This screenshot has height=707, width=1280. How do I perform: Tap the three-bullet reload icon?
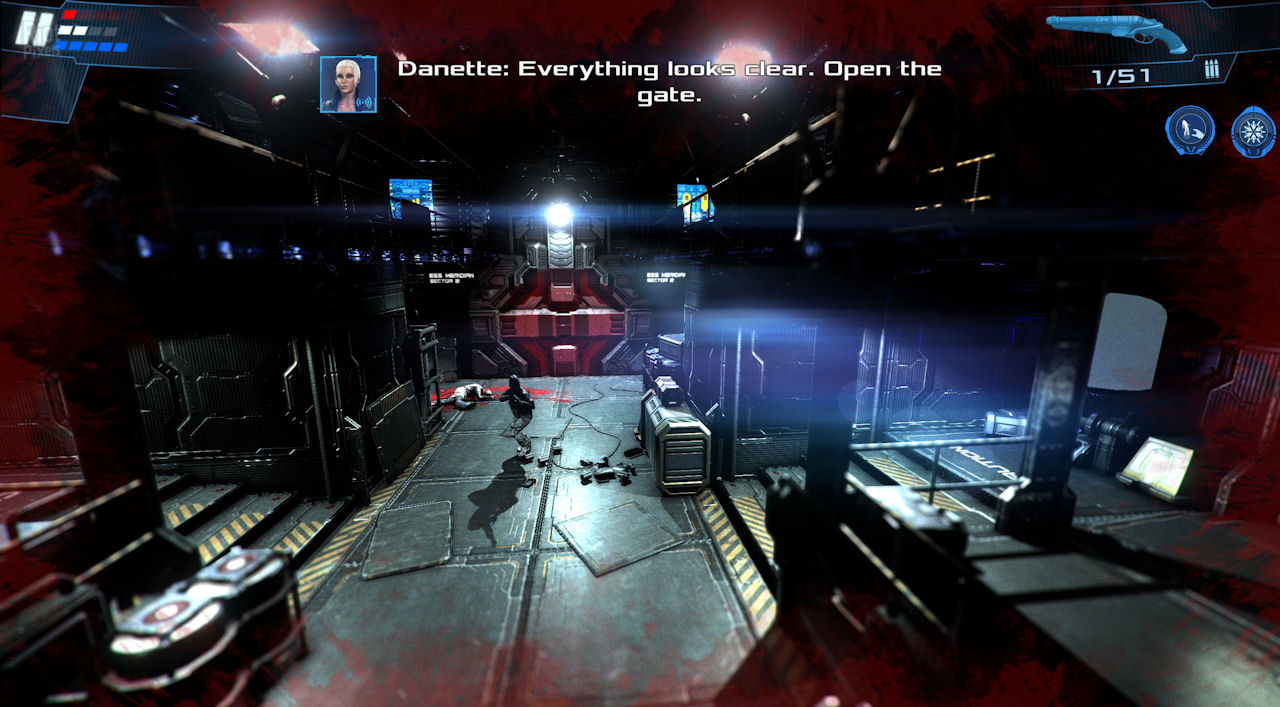click(x=1212, y=72)
